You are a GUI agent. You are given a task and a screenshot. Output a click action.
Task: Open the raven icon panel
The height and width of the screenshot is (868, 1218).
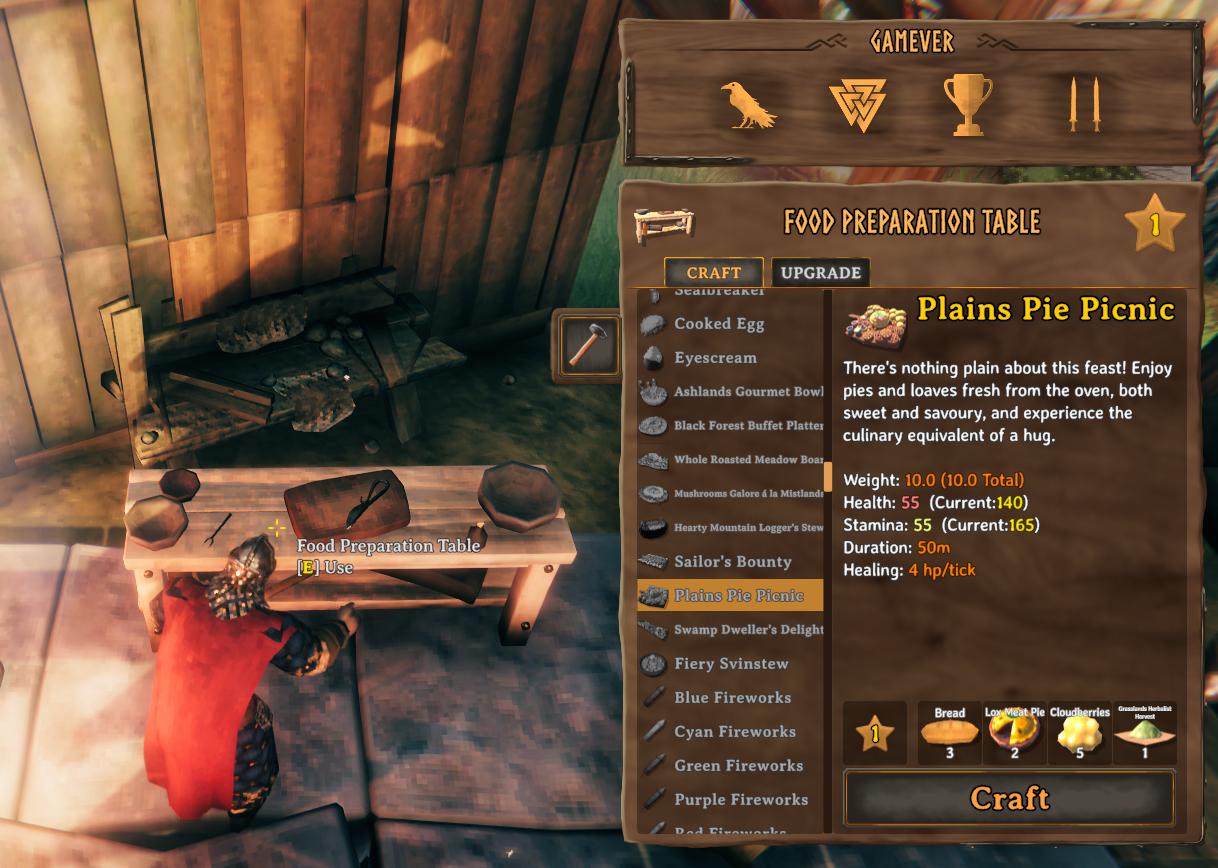[747, 105]
